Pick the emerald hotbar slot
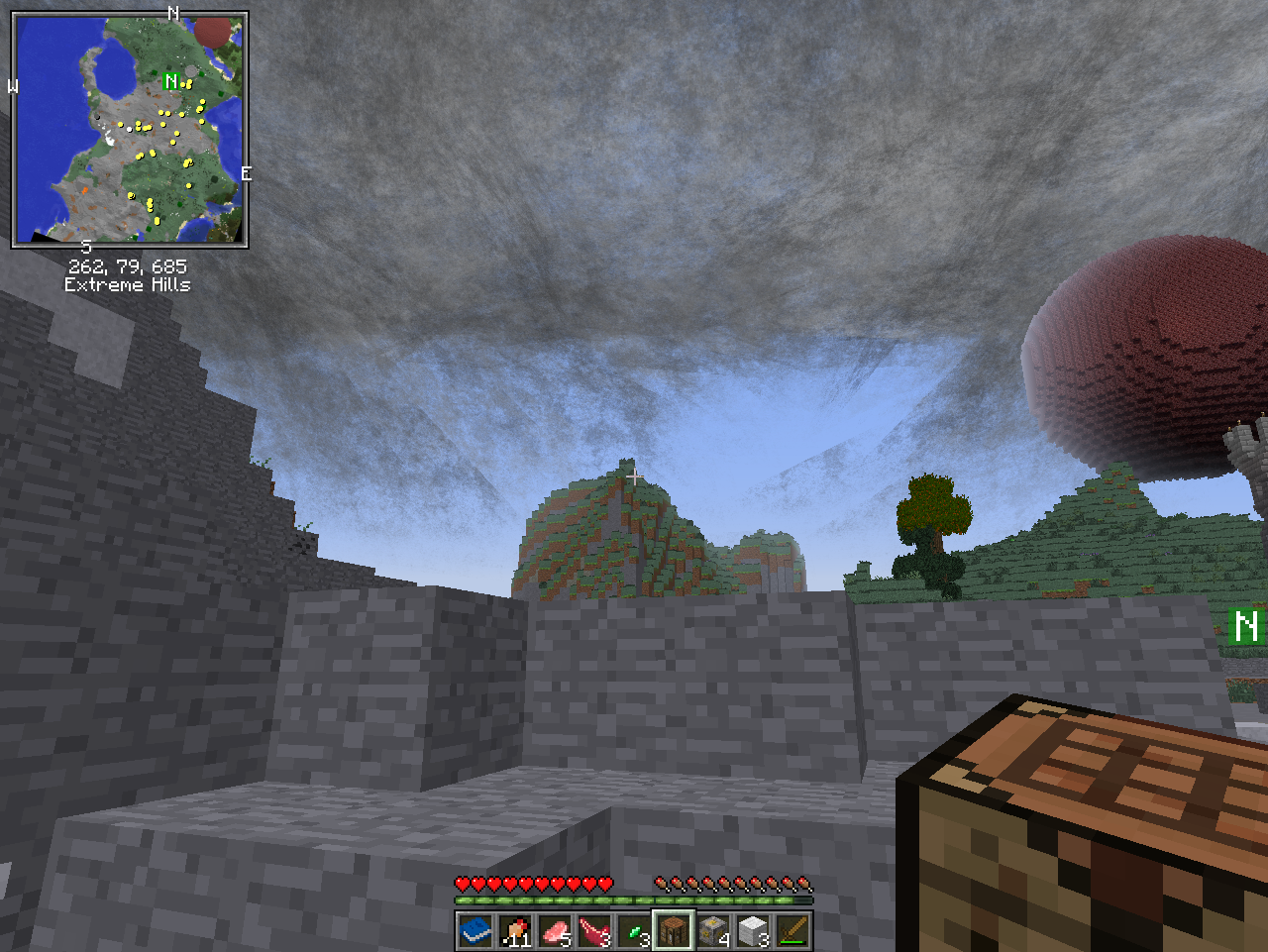 coord(634,931)
